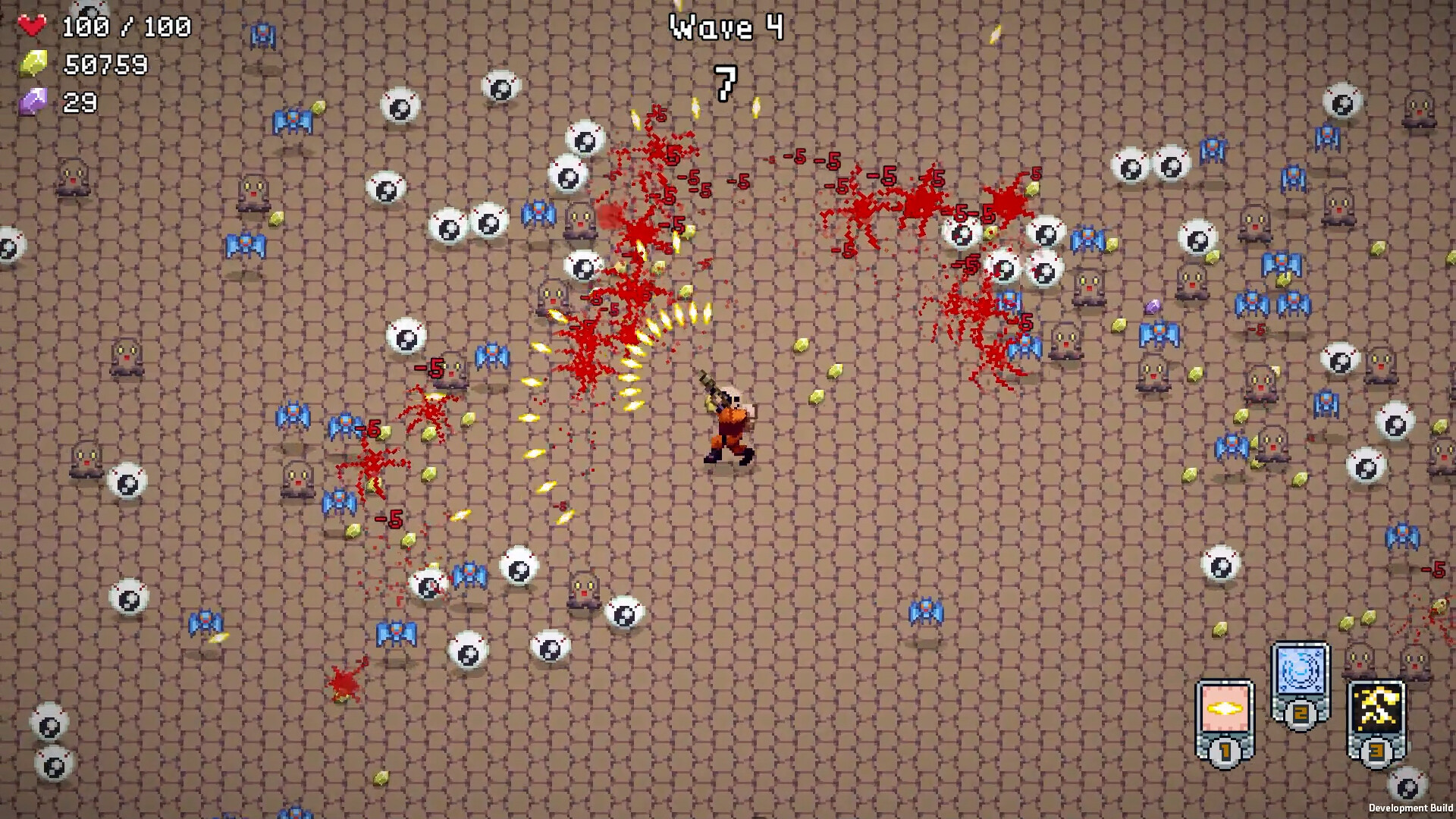The width and height of the screenshot is (1456, 819).
Task: Click the purple gem currency icon
Action: tap(33, 99)
